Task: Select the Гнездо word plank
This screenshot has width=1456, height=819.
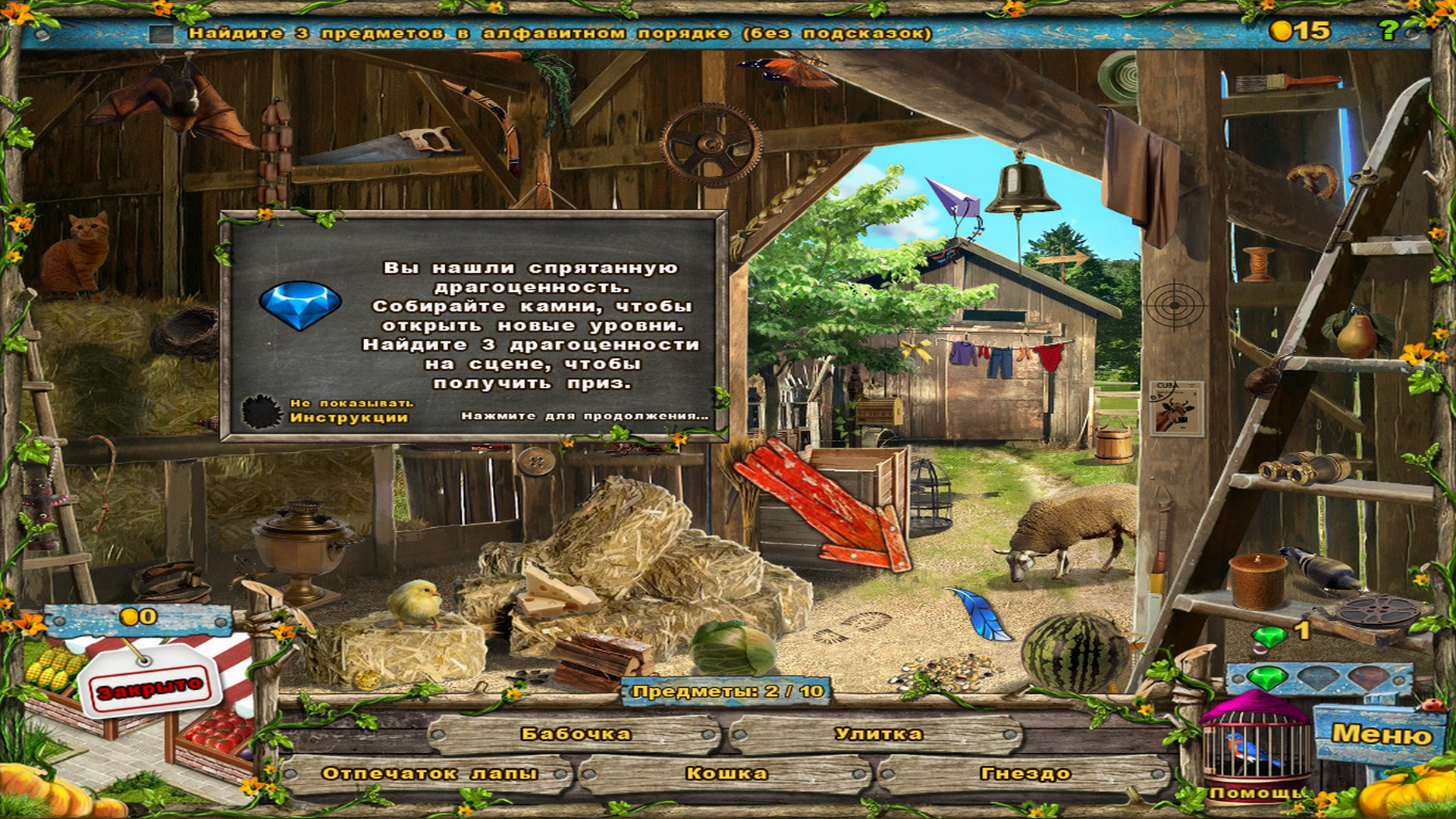Action: click(1025, 773)
